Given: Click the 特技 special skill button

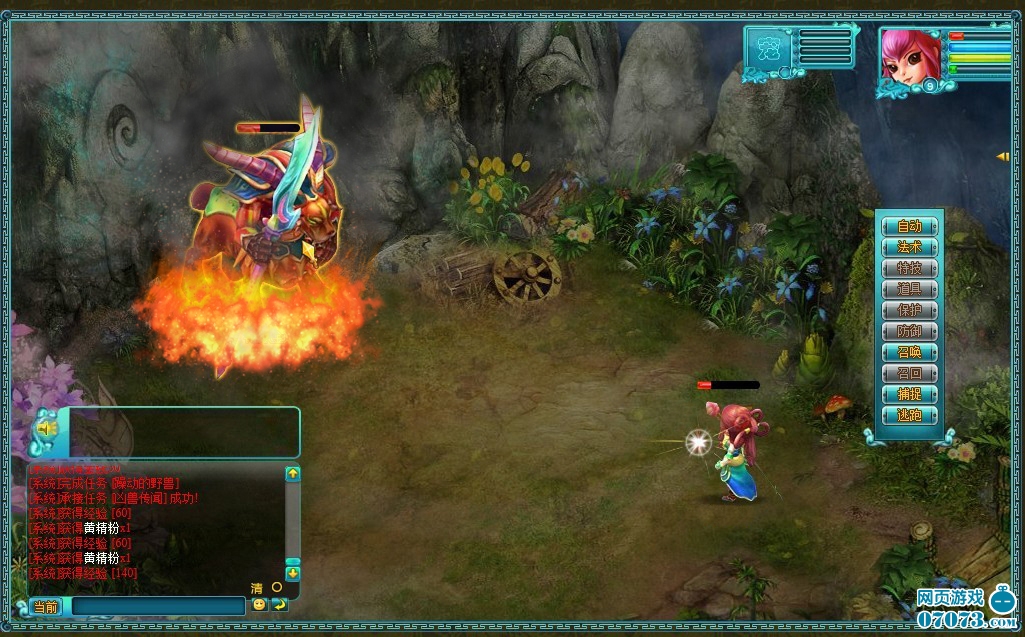Looking at the screenshot, I should click(909, 268).
